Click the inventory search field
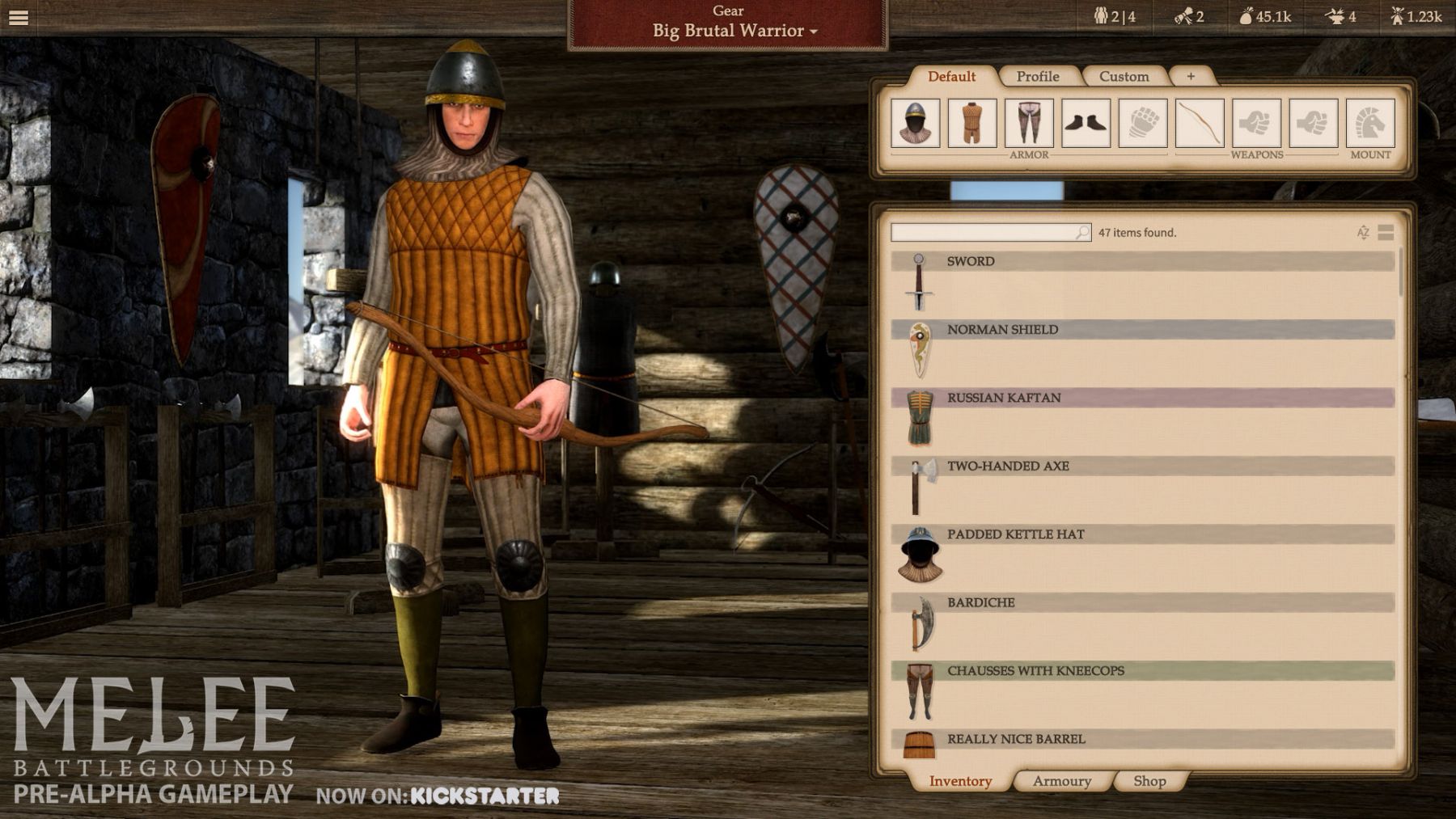This screenshot has height=819, width=1456. point(984,233)
